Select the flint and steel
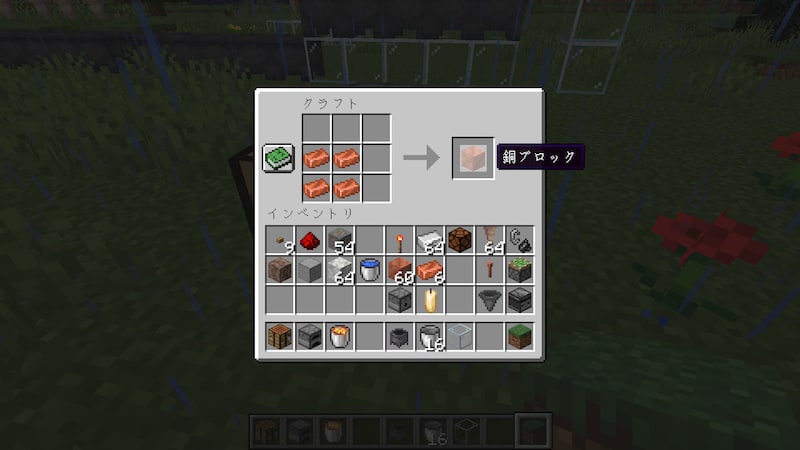The height and width of the screenshot is (450, 800). 520,240
